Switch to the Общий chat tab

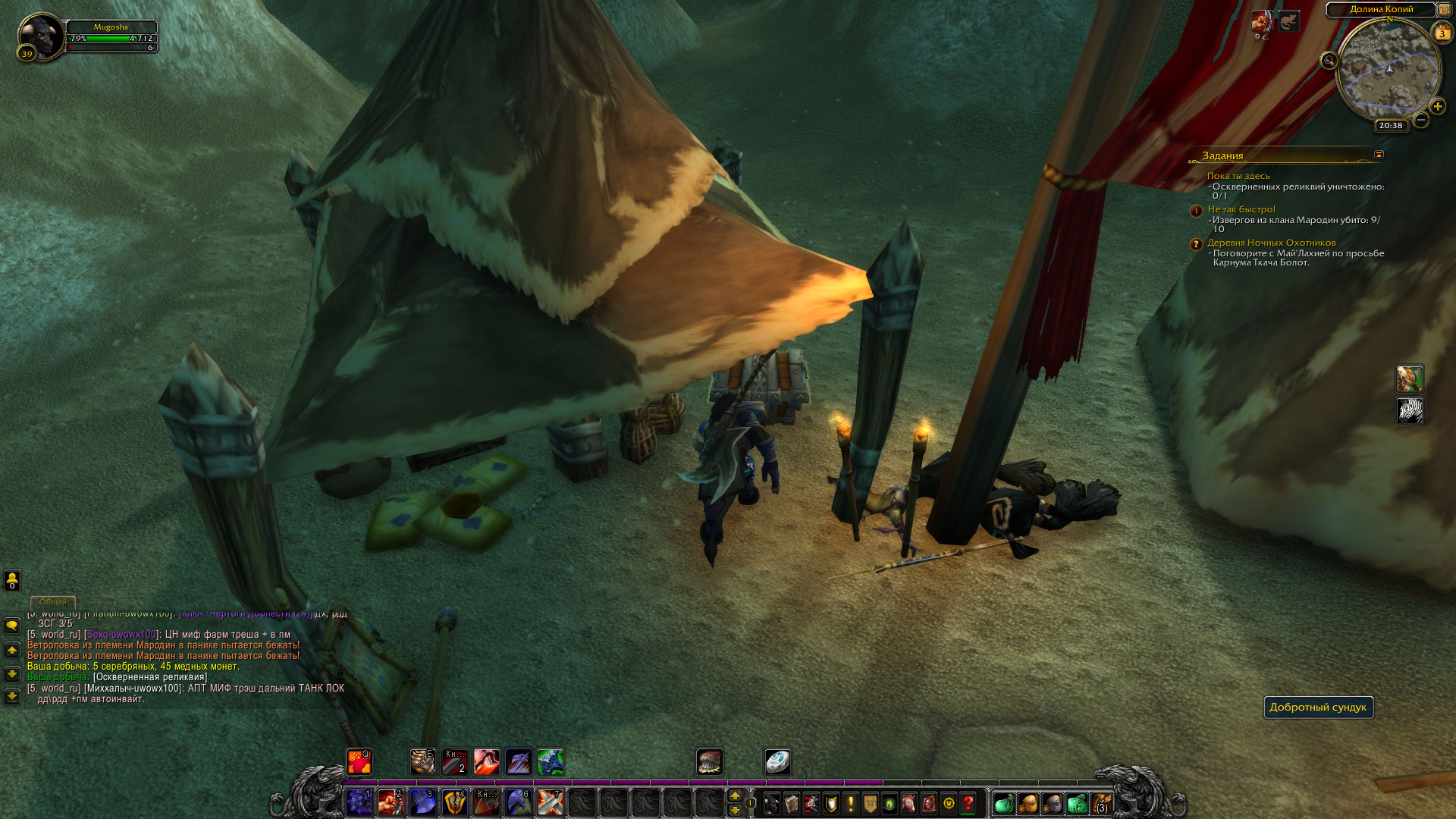53,601
